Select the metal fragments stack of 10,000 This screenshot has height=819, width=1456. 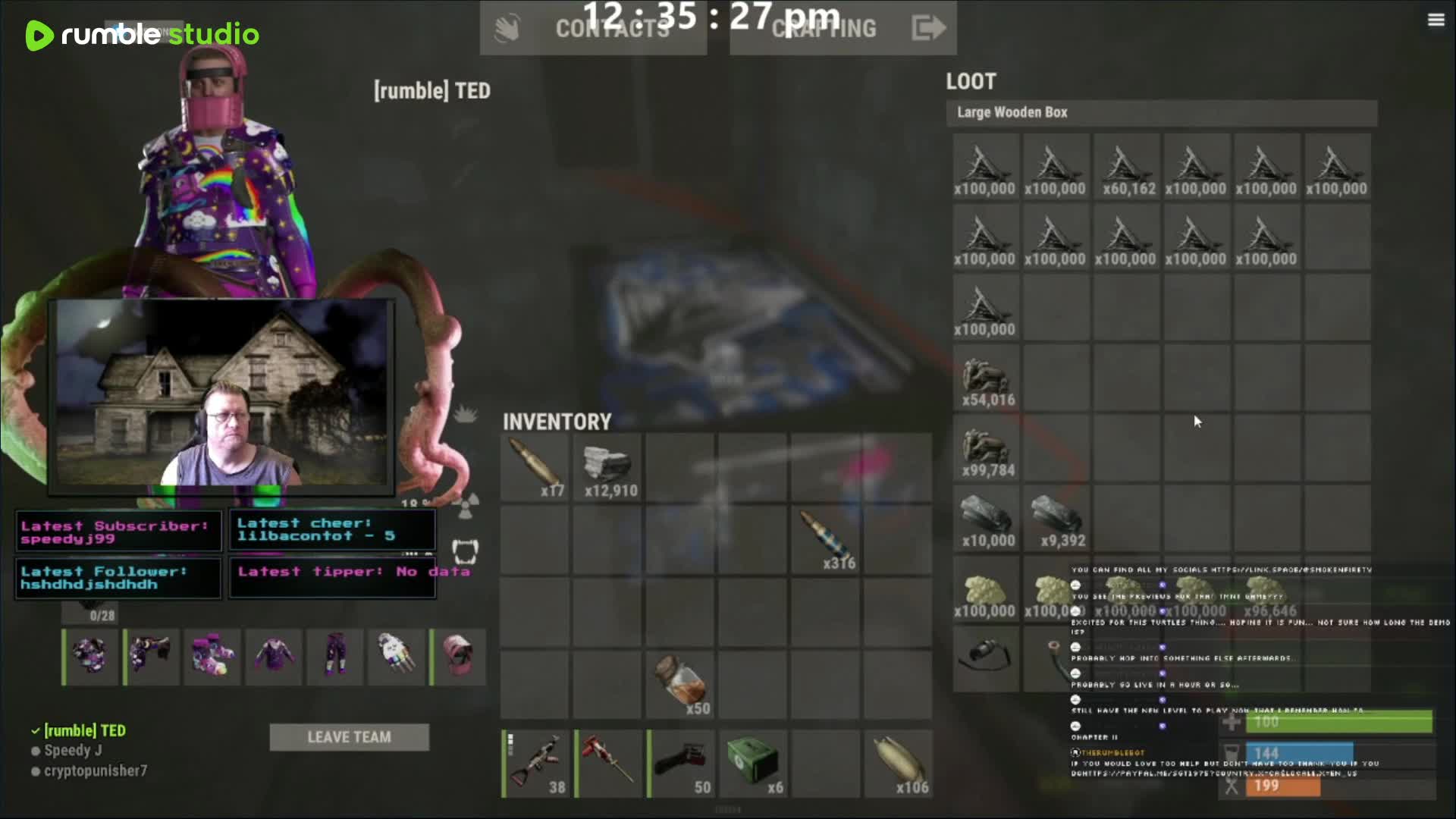[x=986, y=520]
